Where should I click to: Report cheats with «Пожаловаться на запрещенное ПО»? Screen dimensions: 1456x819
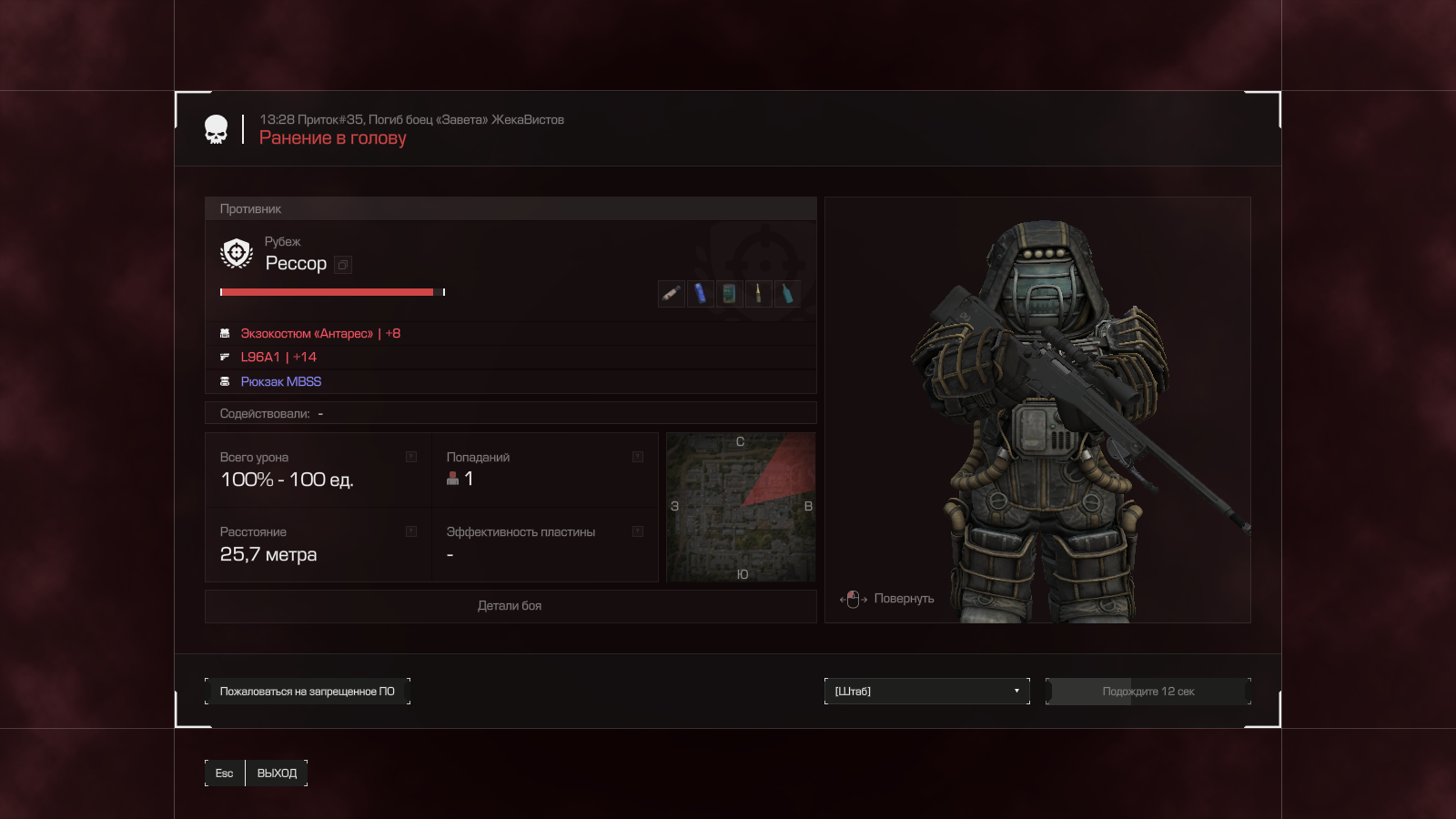(308, 692)
